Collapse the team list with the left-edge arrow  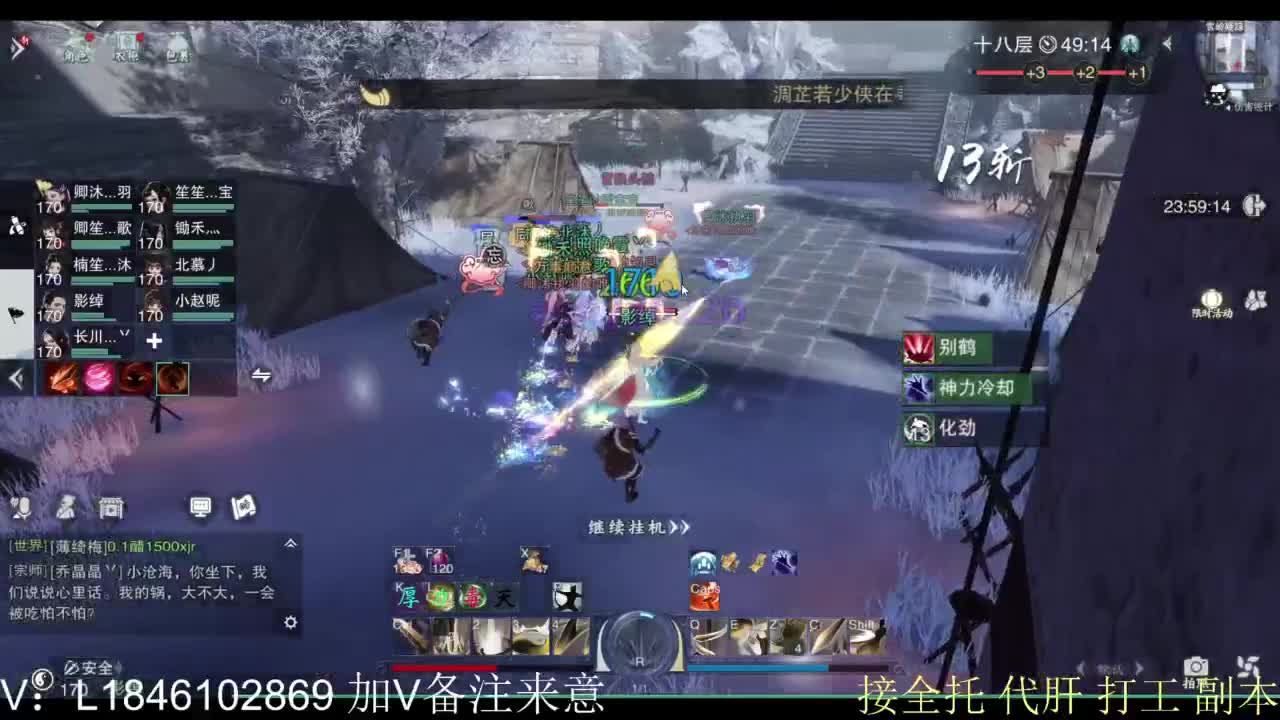[14, 378]
